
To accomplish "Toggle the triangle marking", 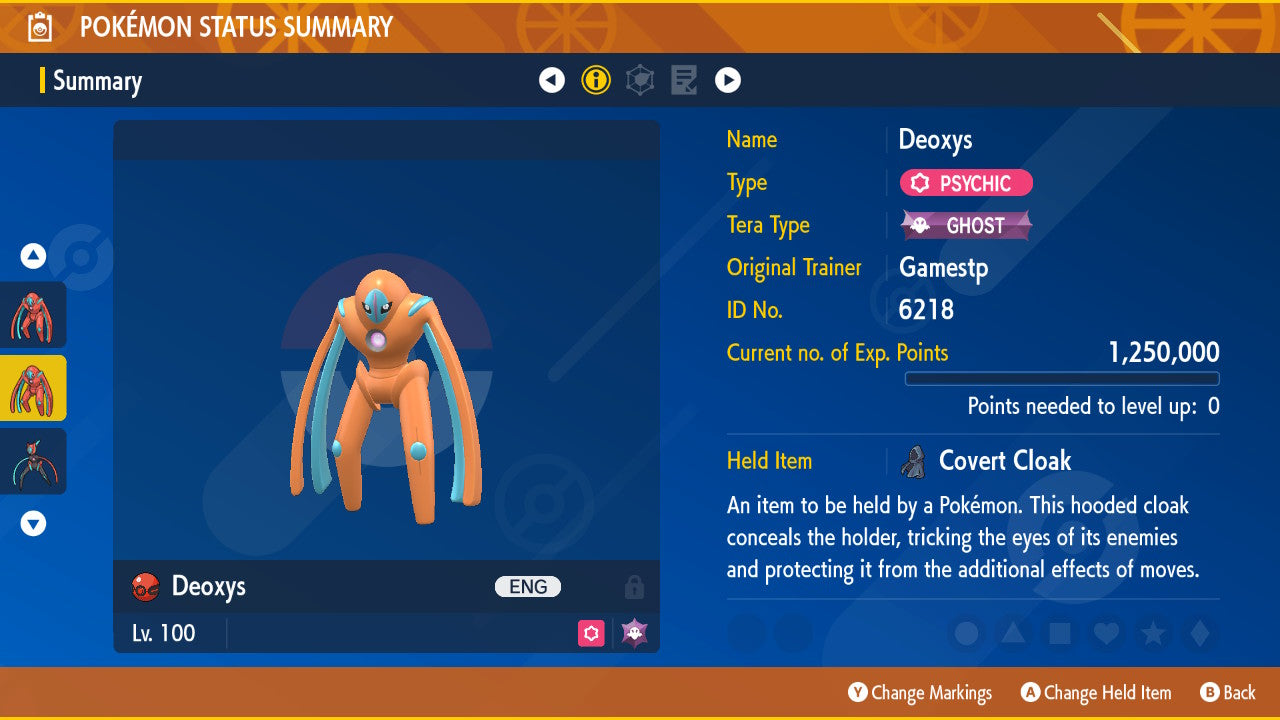I will pos(1013,633).
